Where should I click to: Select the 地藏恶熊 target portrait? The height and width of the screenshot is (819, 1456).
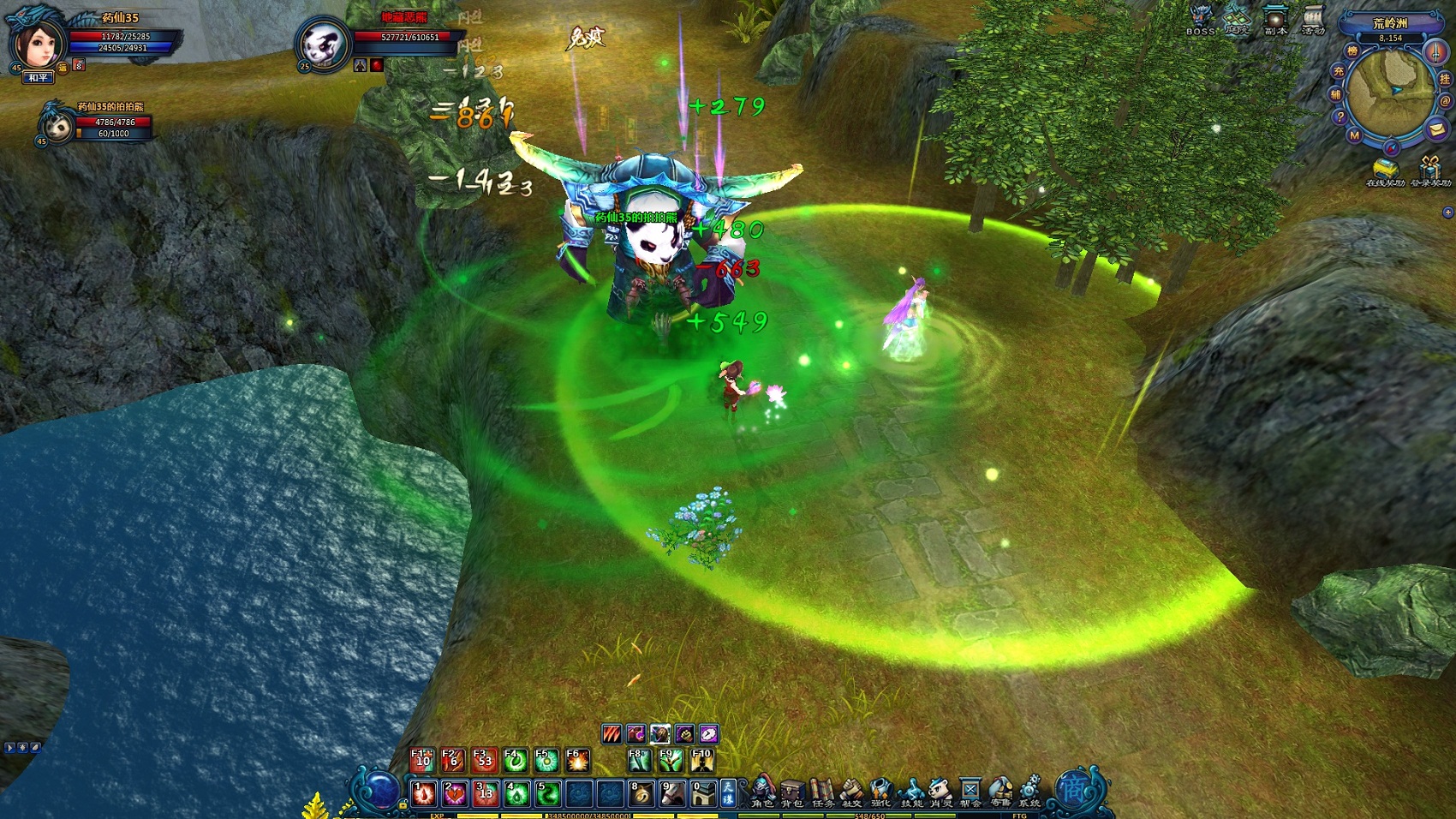pos(323,45)
